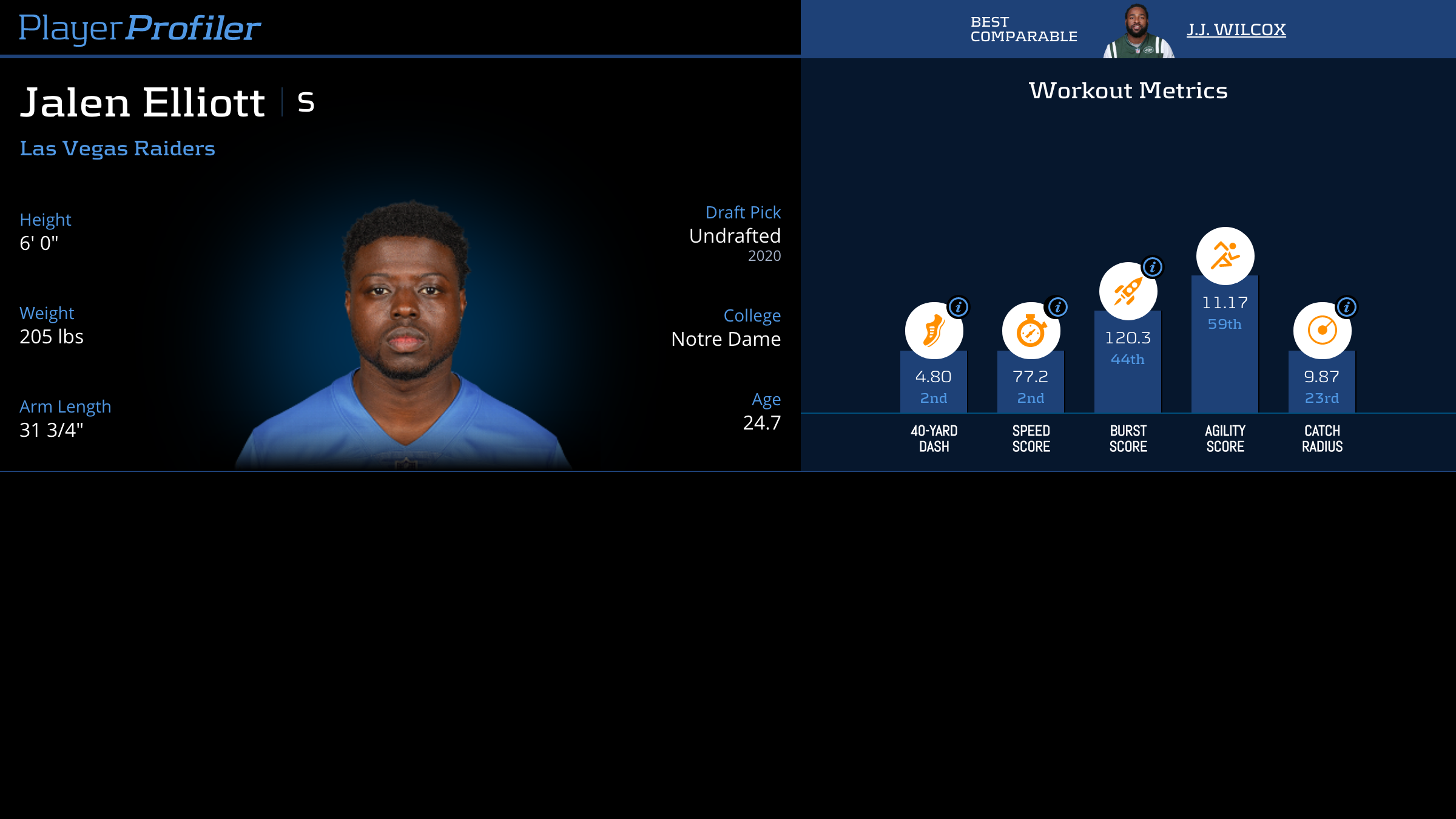The height and width of the screenshot is (819, 1456).
Task: Open the PlayerProfiler home logo
Action: [140, 28]
